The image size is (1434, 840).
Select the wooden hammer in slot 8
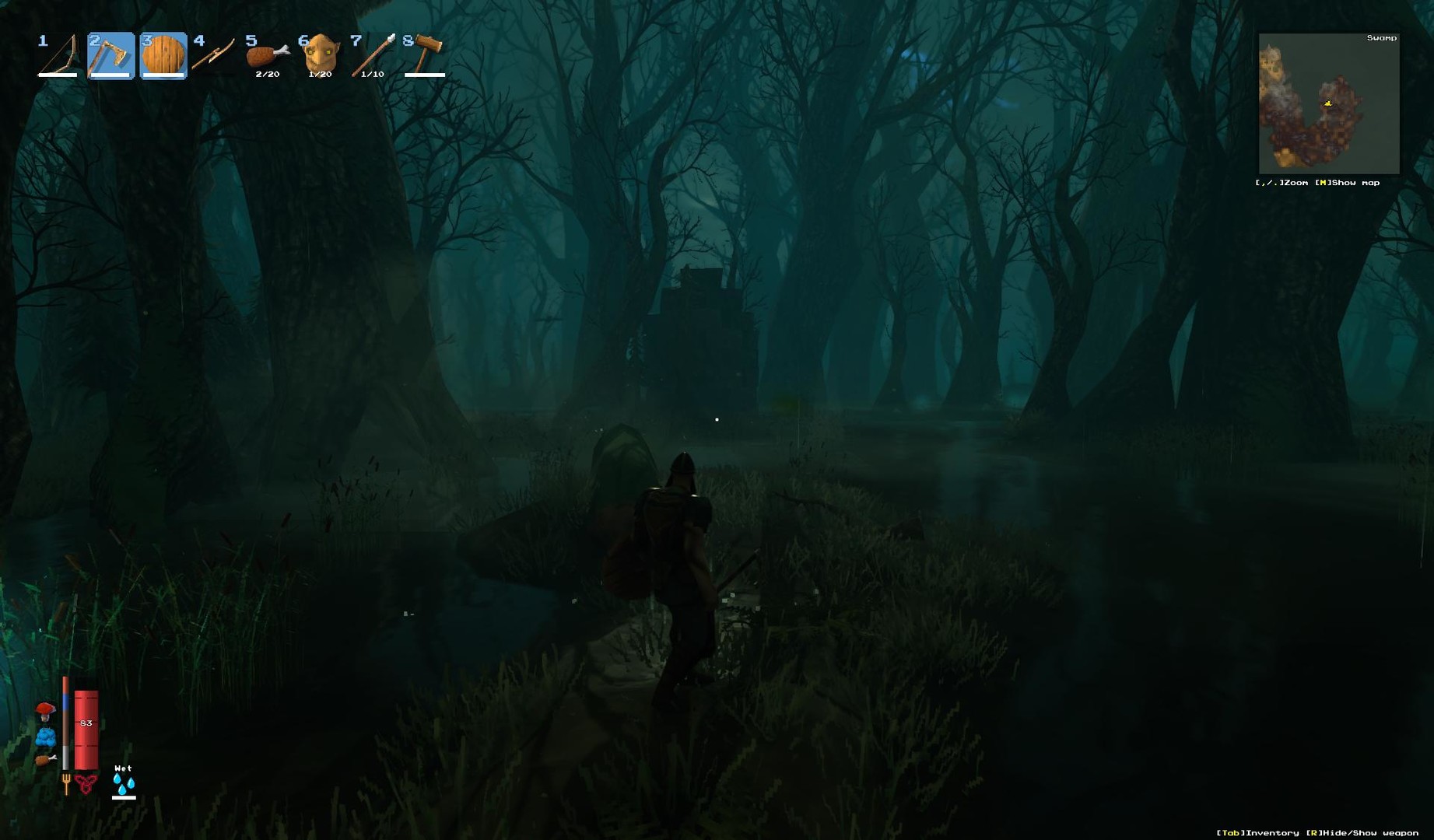tap(425, 55)
